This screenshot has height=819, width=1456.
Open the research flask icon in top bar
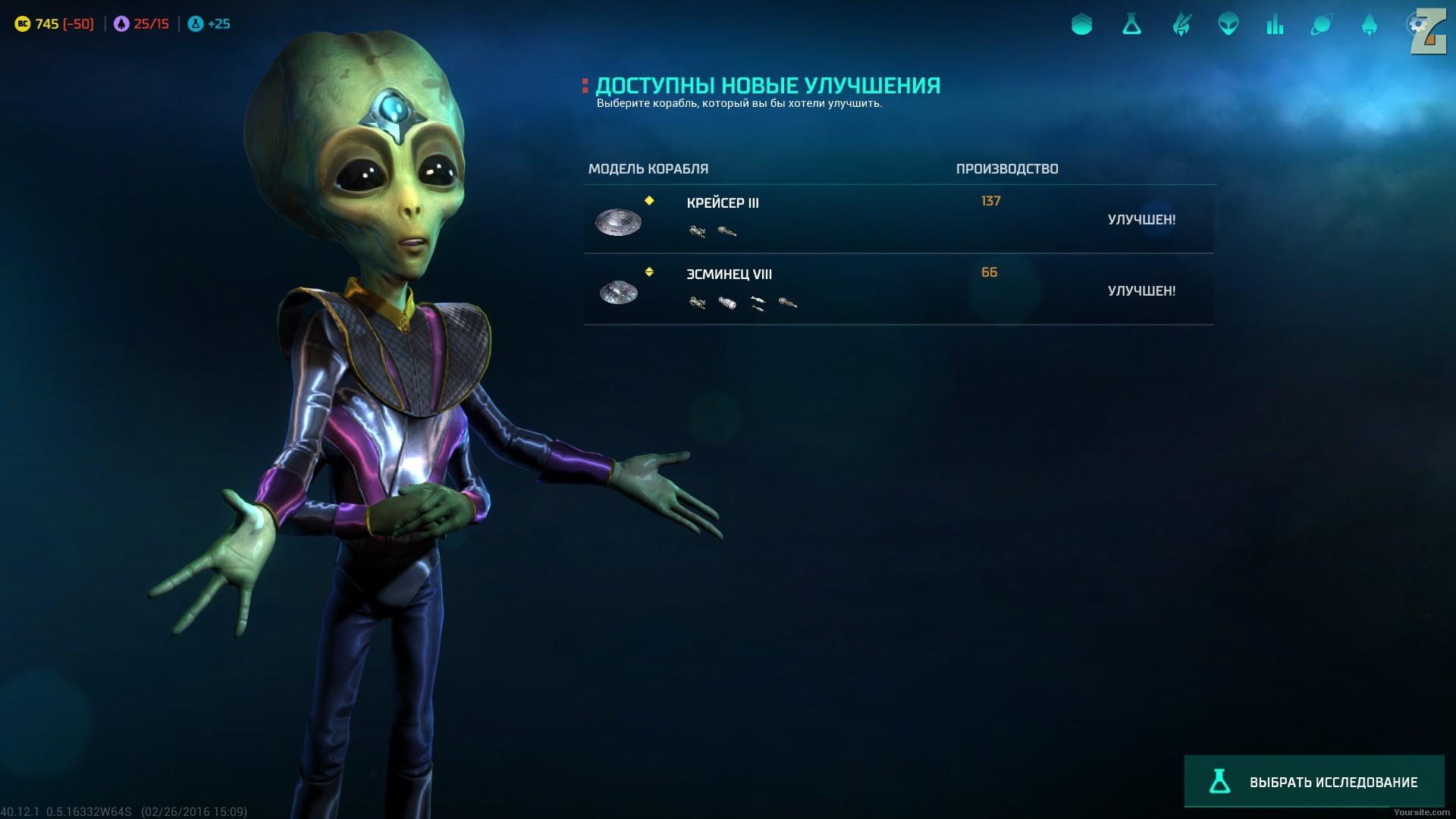click(1131, 25)
